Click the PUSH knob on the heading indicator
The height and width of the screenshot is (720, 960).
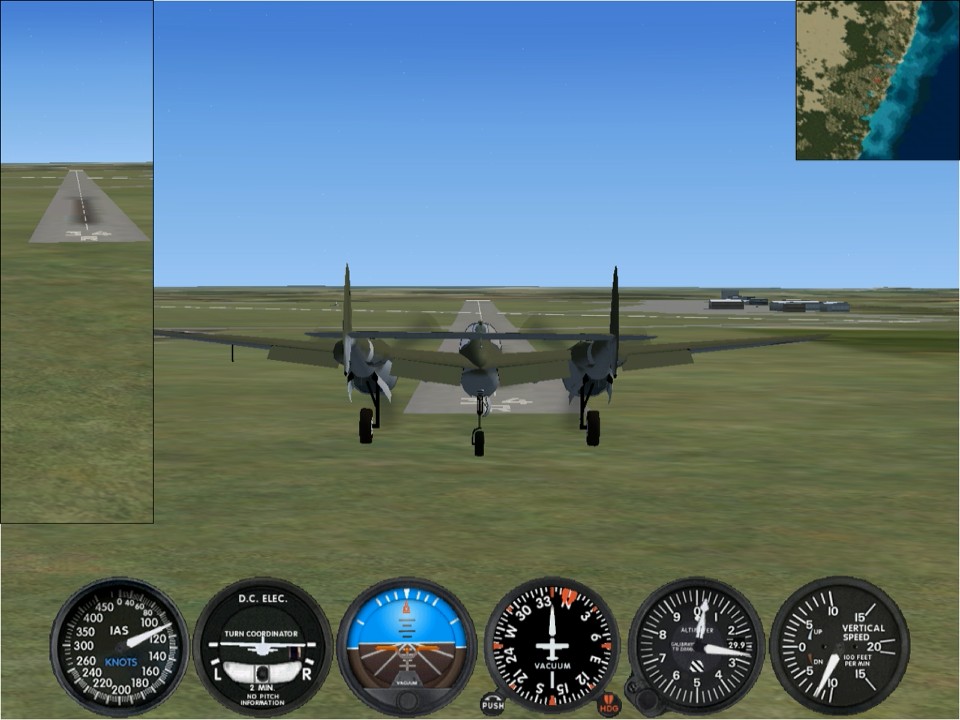pyautogui.click(x=492, y=704)
